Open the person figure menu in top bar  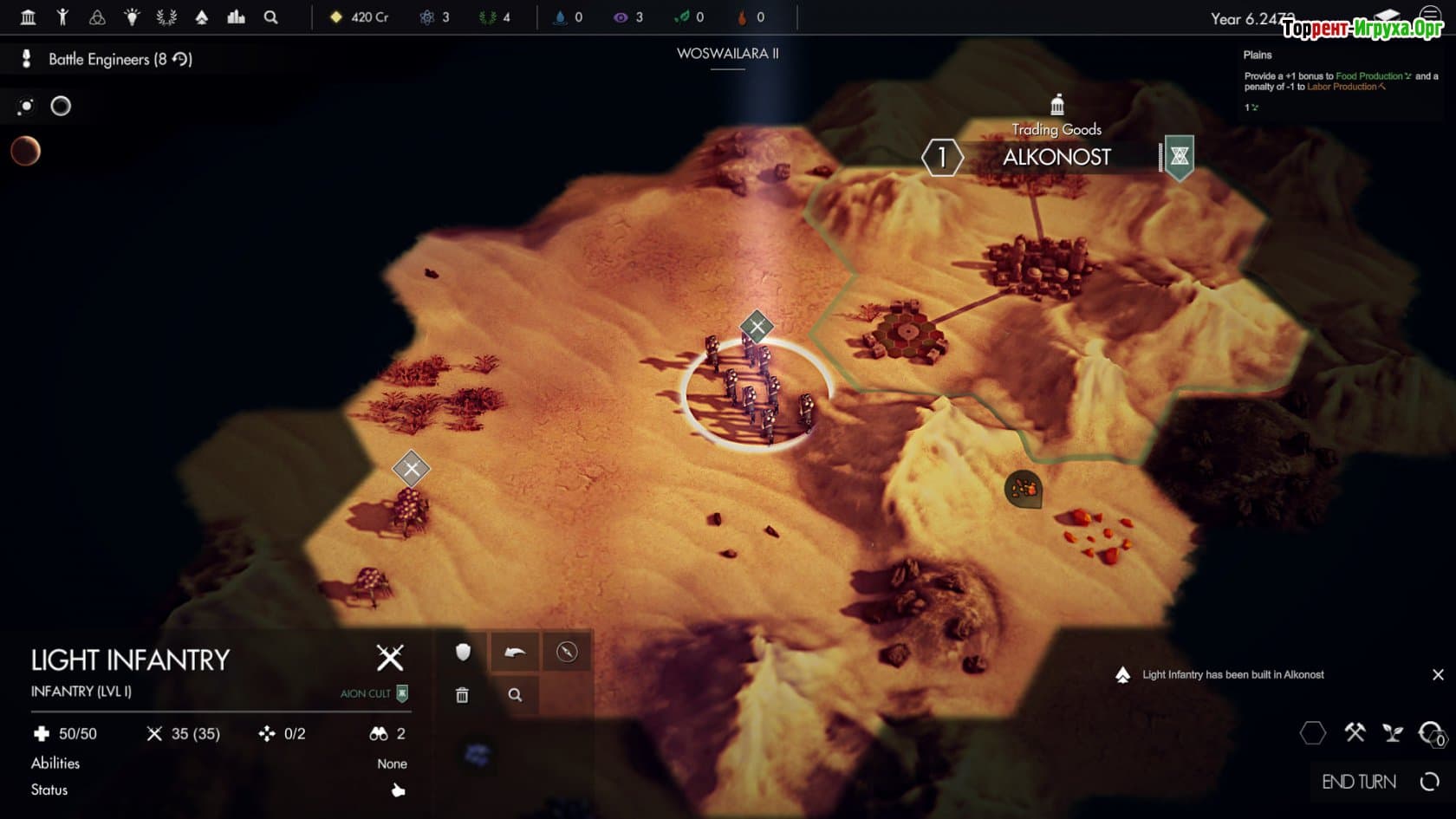[62, 16]
